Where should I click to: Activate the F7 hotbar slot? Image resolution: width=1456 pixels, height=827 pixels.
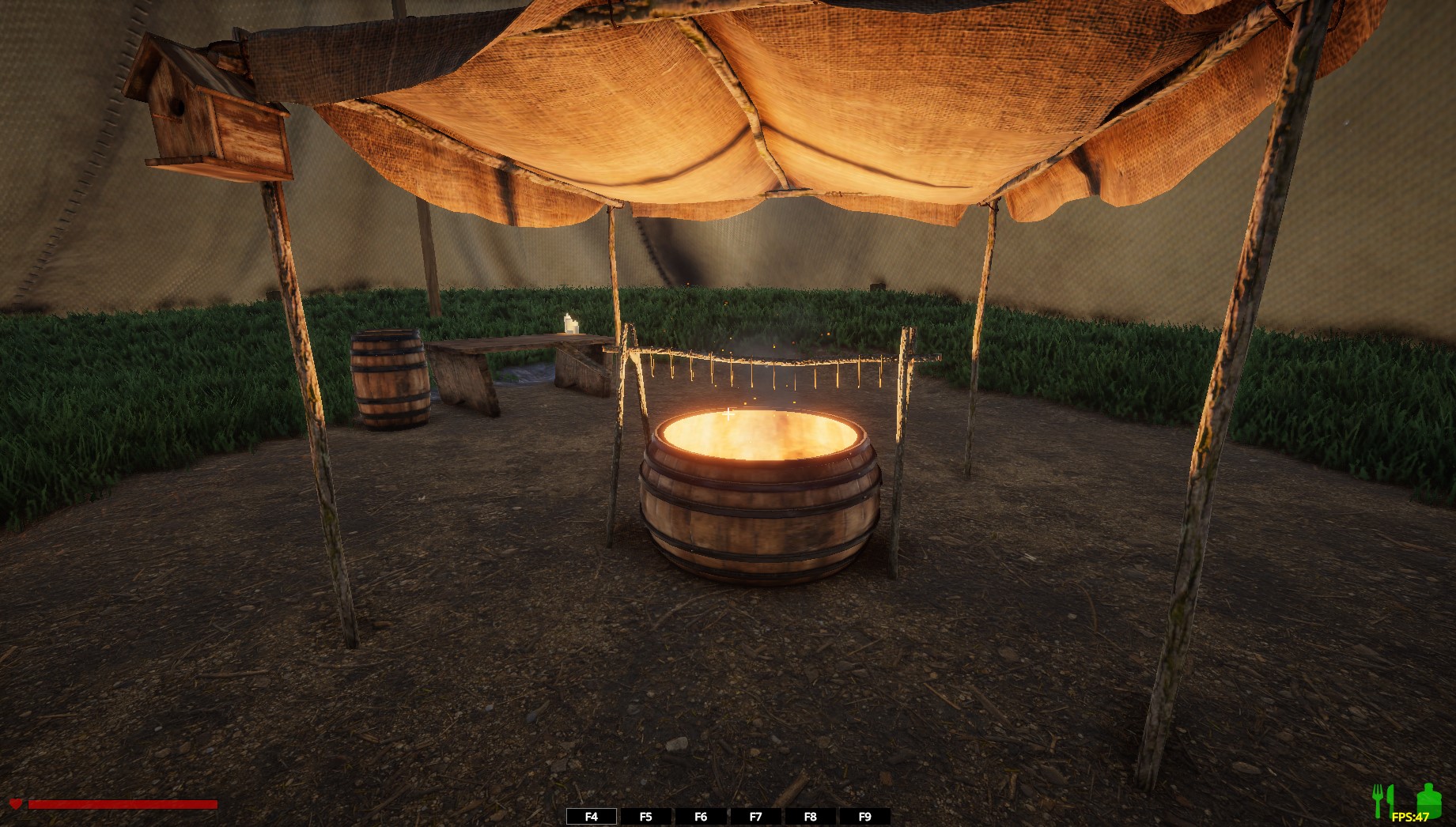coord(755,817)
